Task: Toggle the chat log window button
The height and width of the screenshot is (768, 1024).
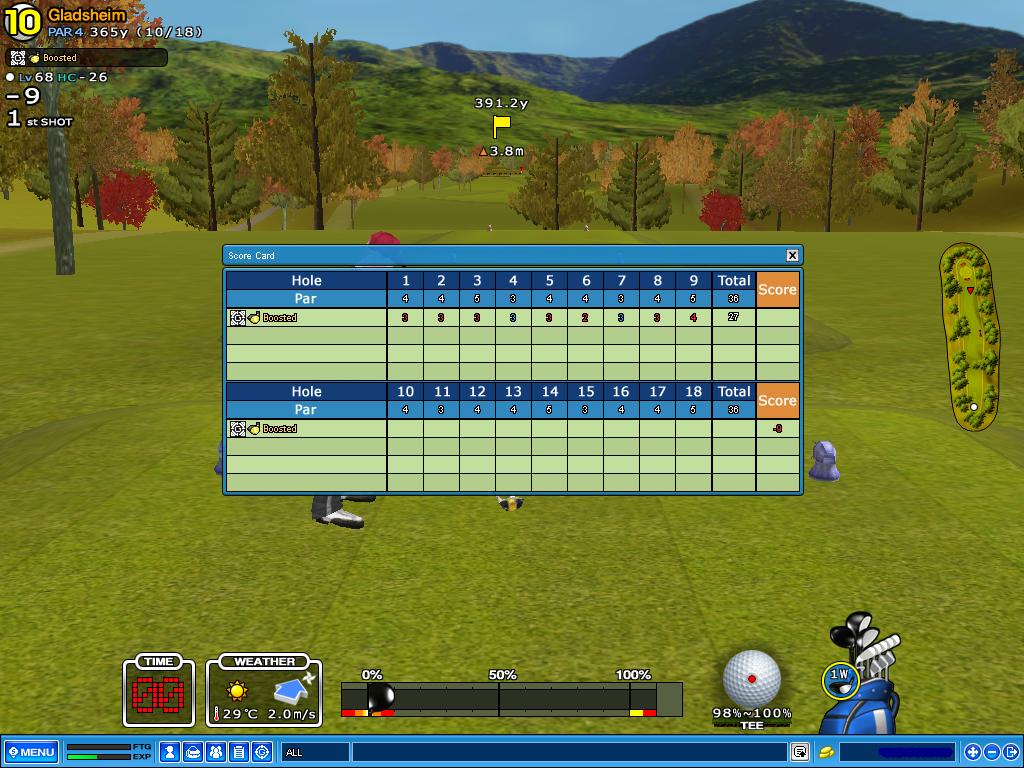Action: pyautogui.click(x=800, y=752)
